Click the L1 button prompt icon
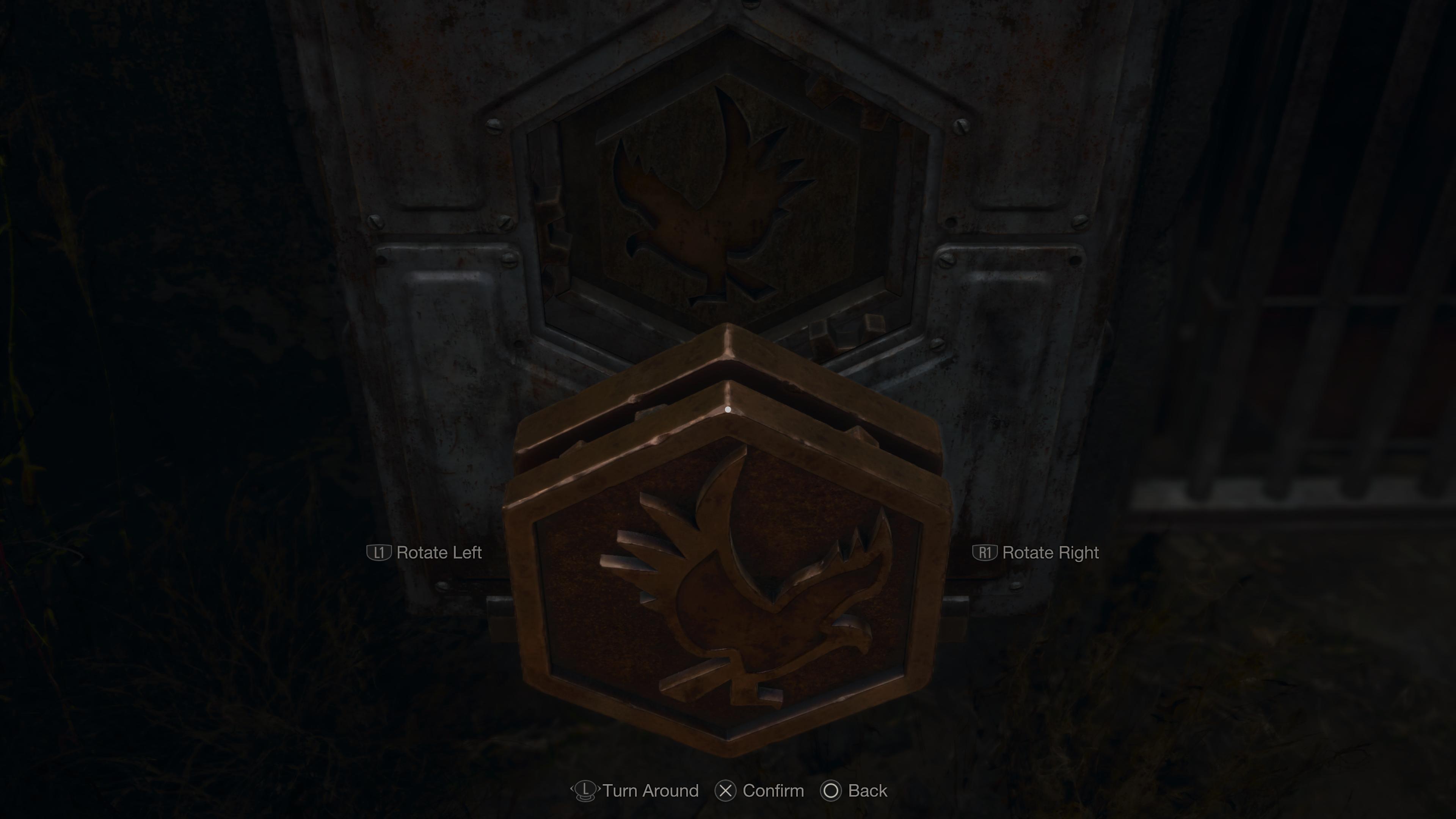 click(380, 553)
